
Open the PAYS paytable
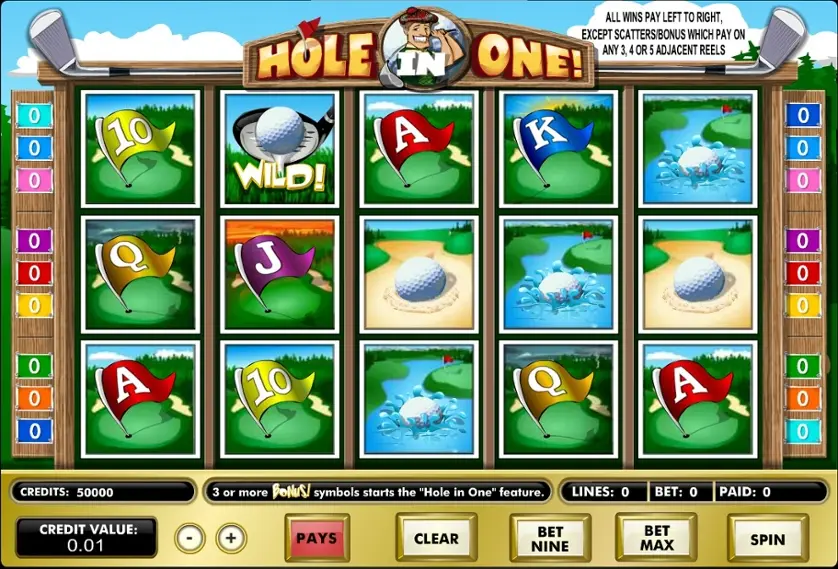pyautogui.click(x=317, y=538)
